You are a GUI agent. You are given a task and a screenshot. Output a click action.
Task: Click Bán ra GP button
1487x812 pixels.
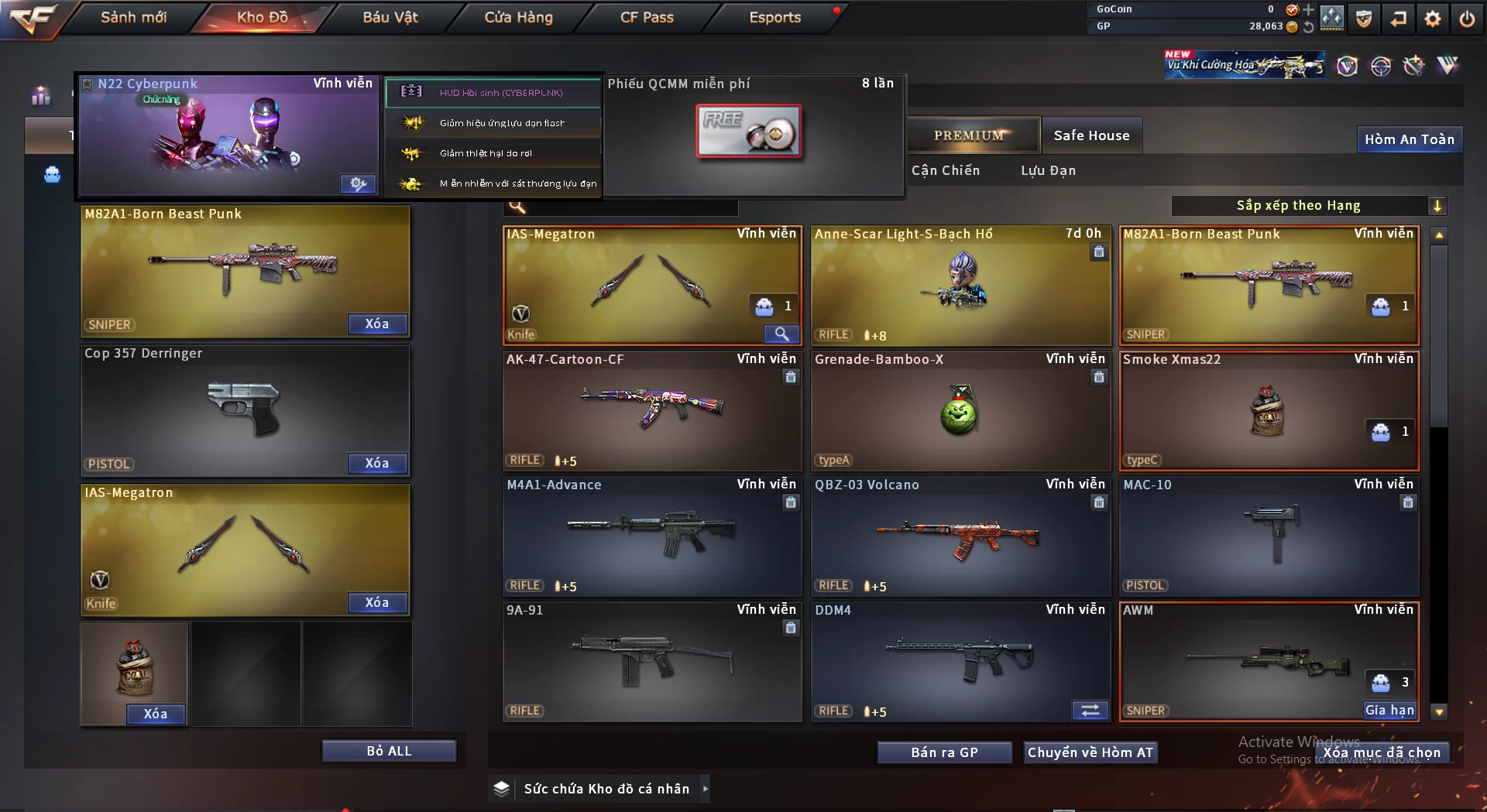[x=944, y=752]
